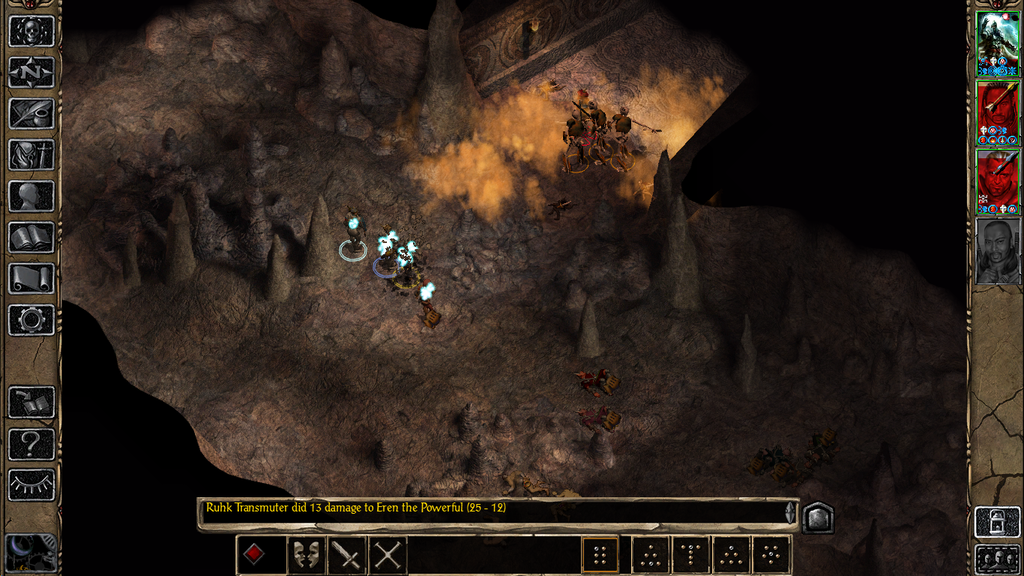Open the mage spellbook

coord(31,237)
